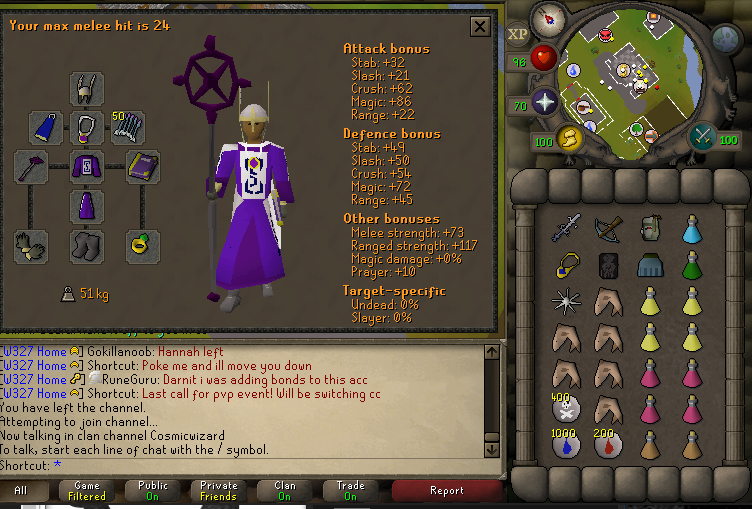Click the red Report button
This screenshot has width=752, height=509.
pyautogui.click(x=446, y=490)
